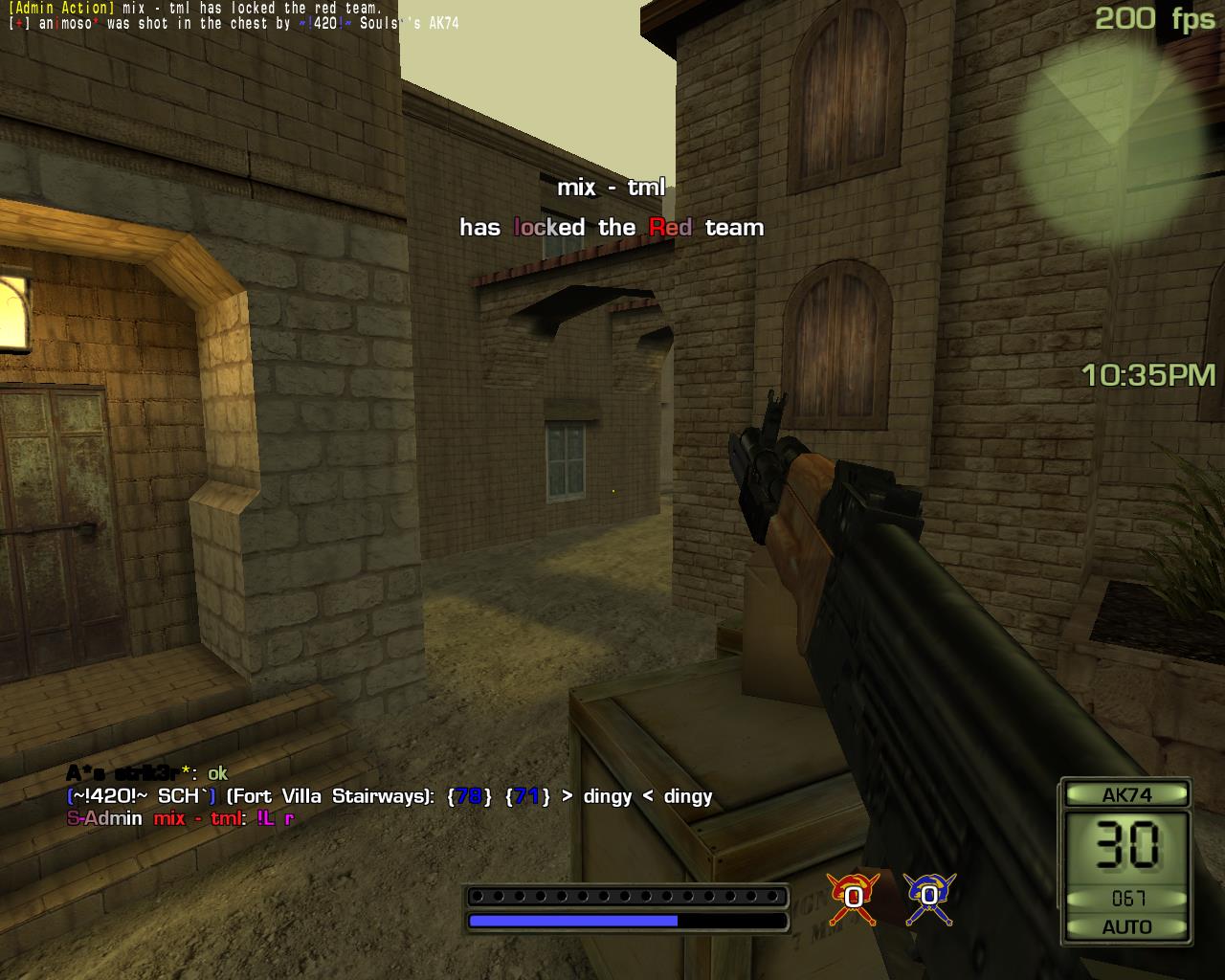Select the Fort Villa Stairways chat line
This screenshot has width=1225, height=980.
click(x=389, y=795)
